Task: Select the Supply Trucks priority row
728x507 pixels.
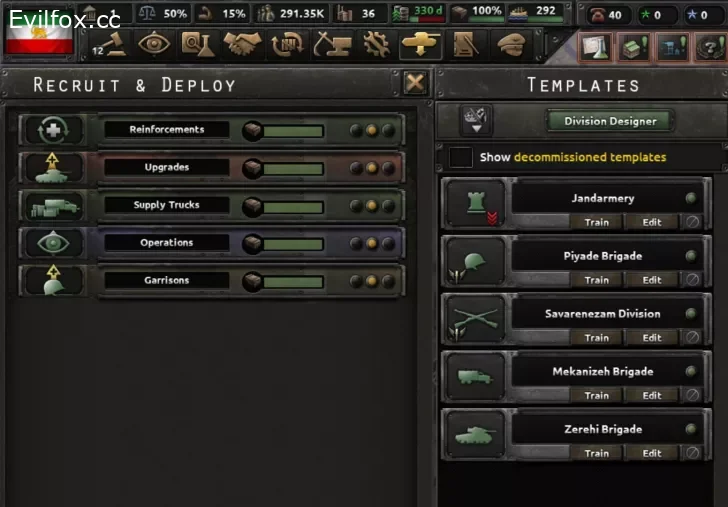Action: coord(167,205)
